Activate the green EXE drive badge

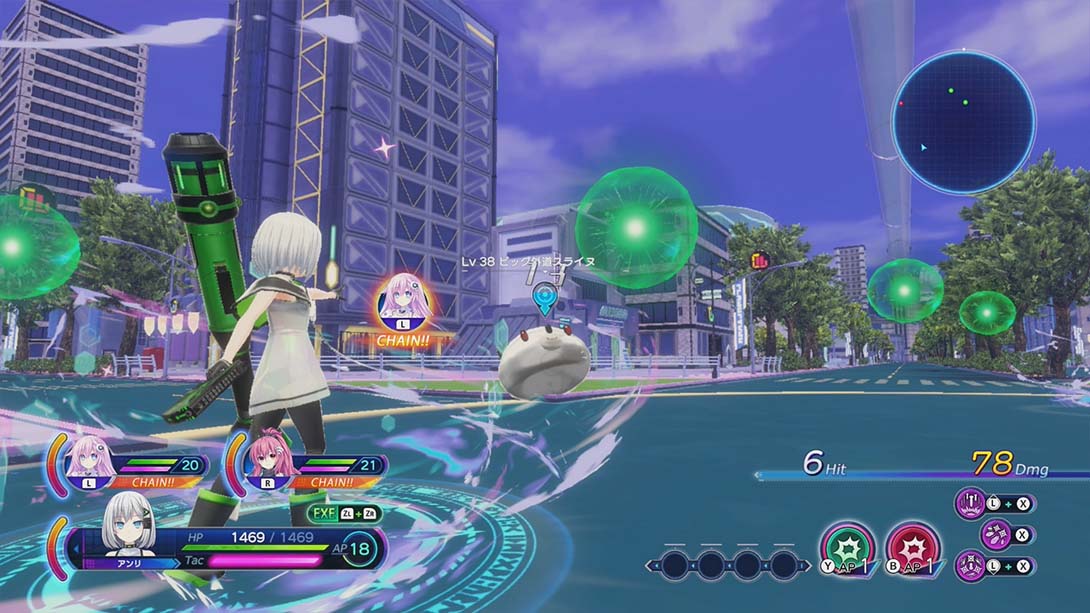point(344,514)
